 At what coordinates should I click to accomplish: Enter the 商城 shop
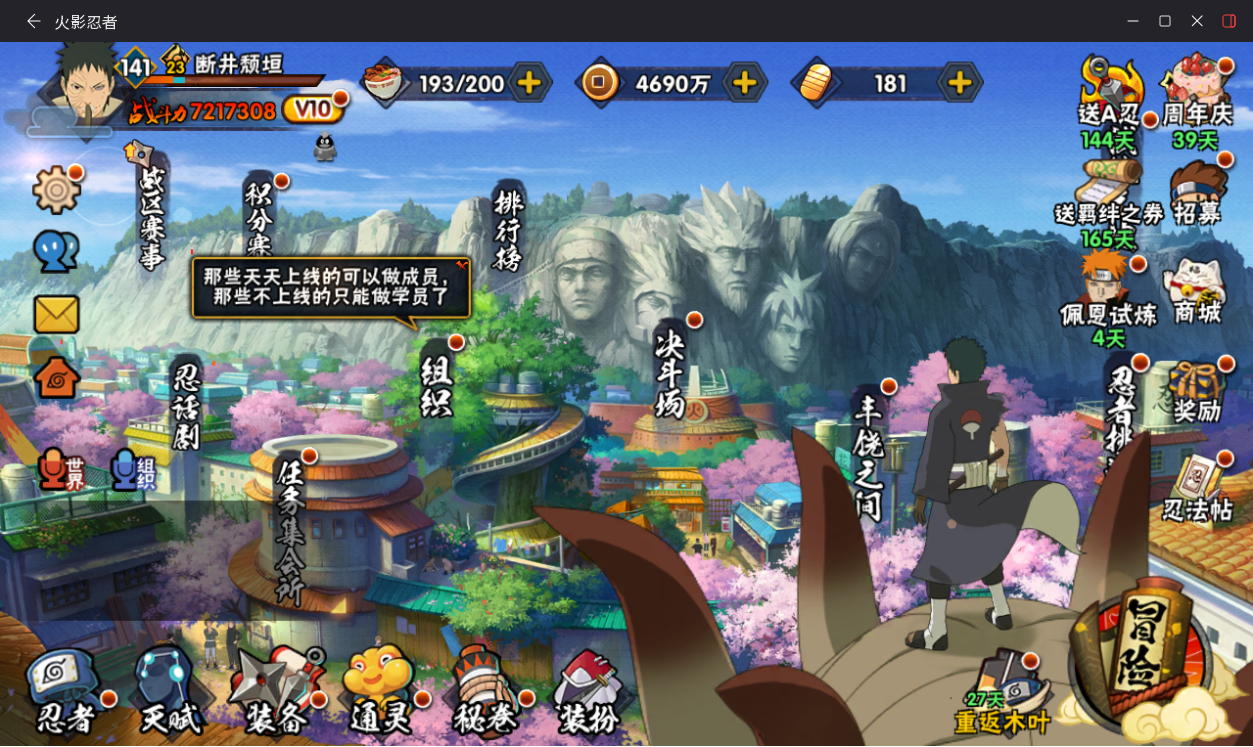pos(1197,292)
